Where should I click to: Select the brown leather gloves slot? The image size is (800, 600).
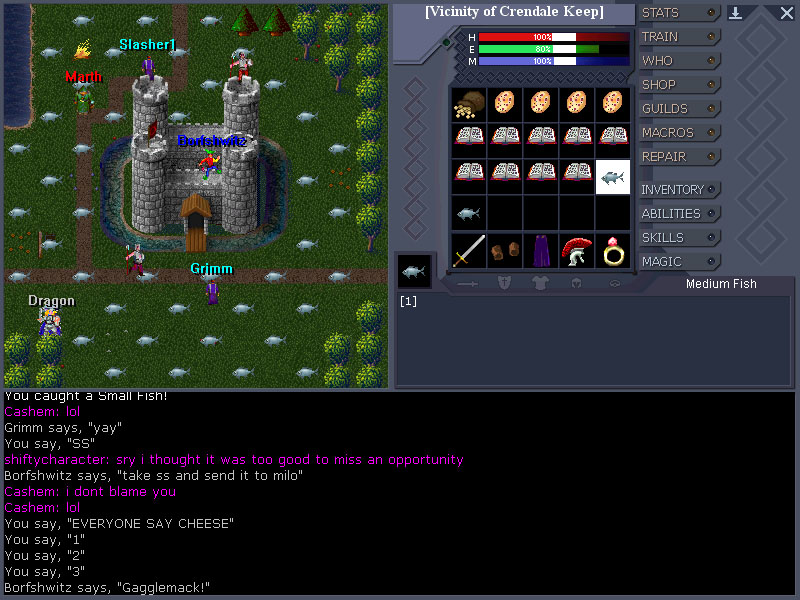click(x=505, y=250)
